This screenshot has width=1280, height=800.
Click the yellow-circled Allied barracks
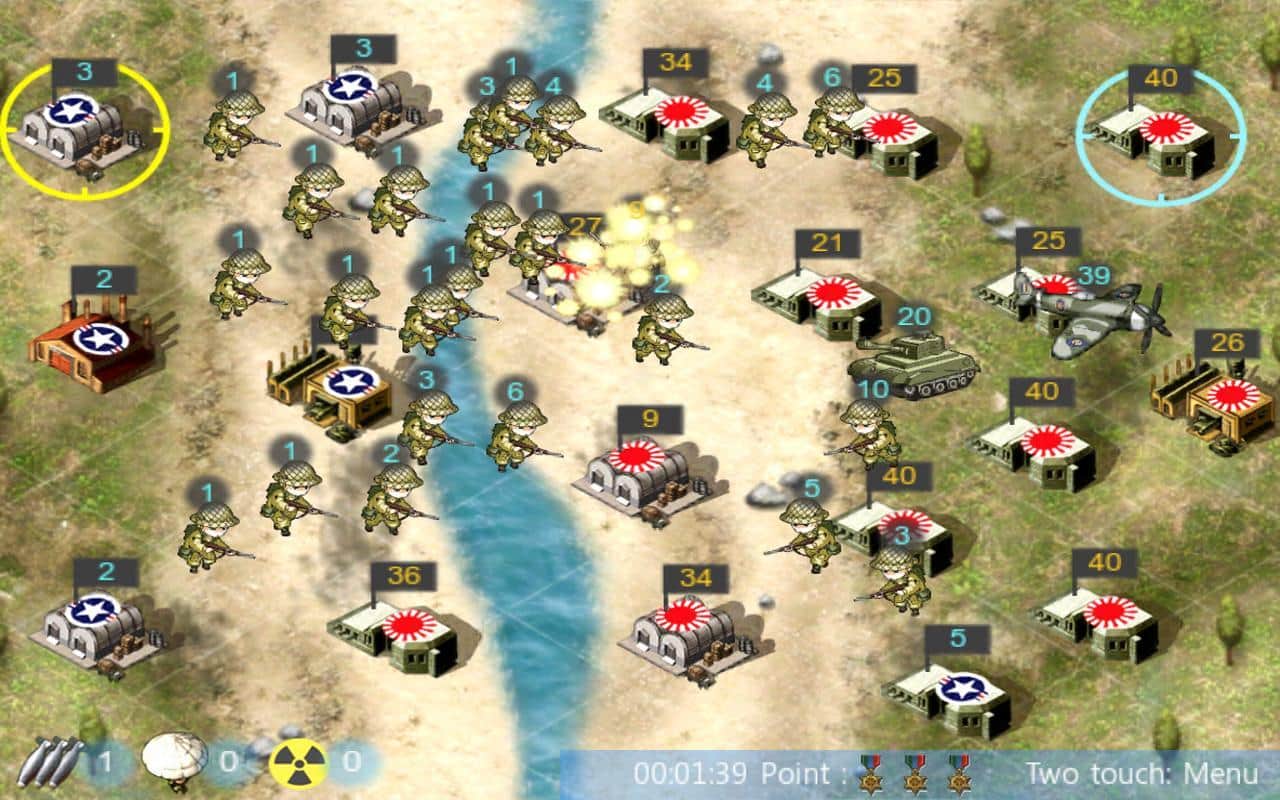click(78, 125)
